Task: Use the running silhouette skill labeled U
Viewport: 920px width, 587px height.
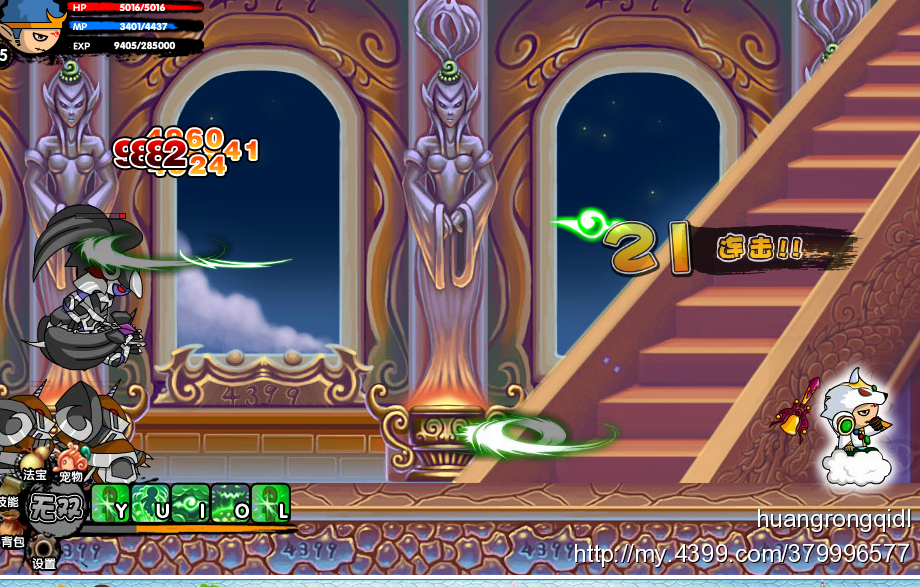Action: coord(150,503)
